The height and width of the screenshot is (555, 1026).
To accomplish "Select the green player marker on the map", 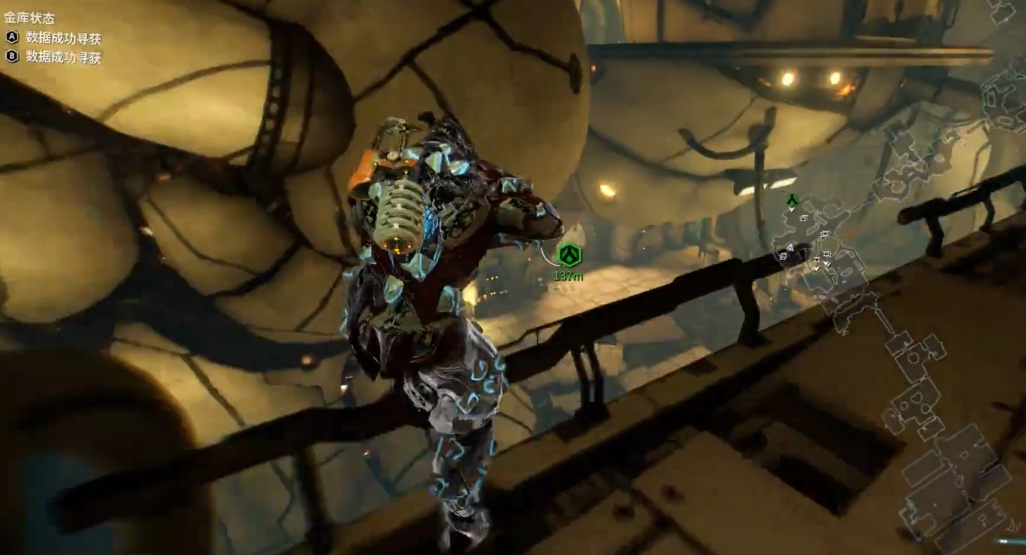I will click(x=792, y=200).
